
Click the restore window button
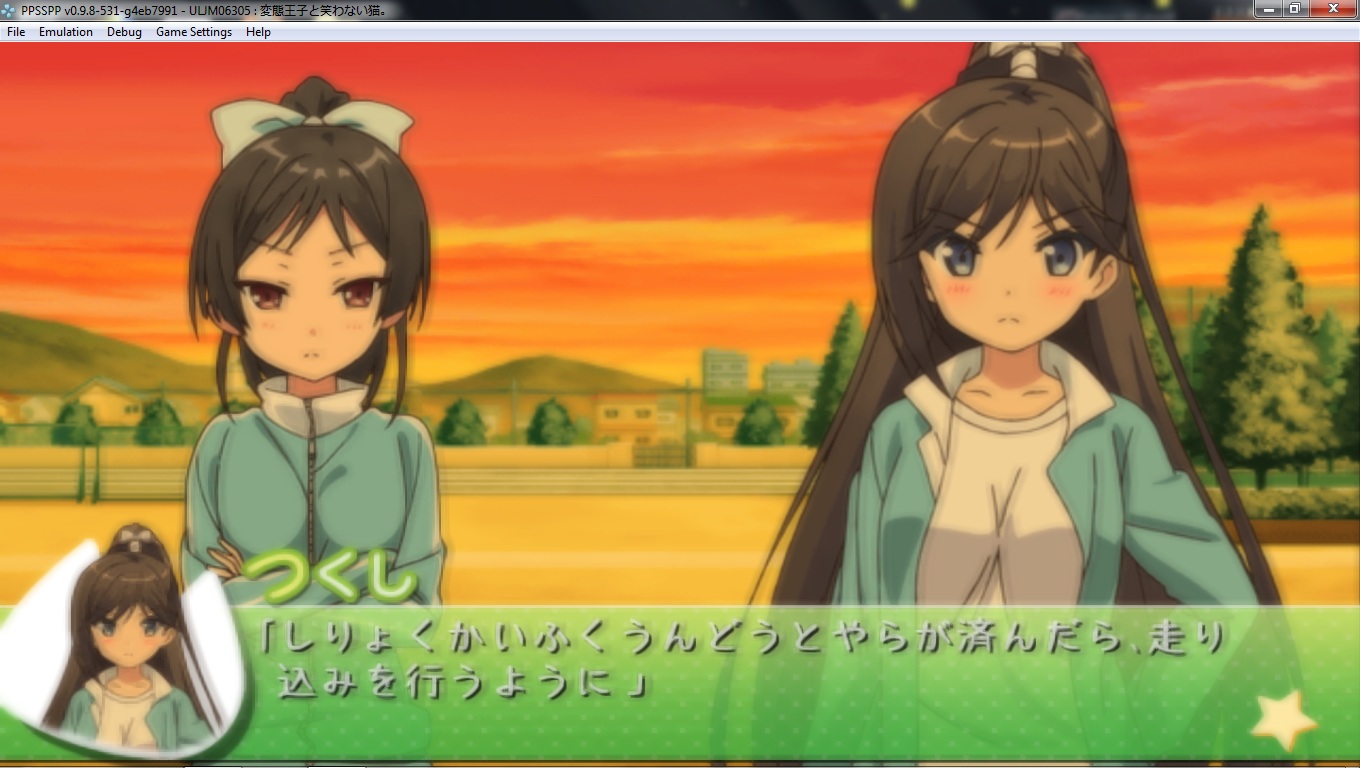pos(1295,8)
